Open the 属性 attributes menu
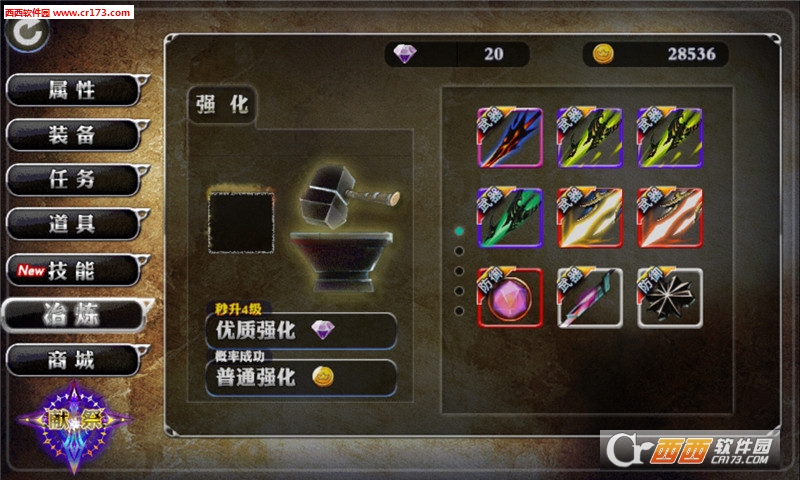Image resolution: width=800 pixels, height=480 pixels. (x=73, y=90)
